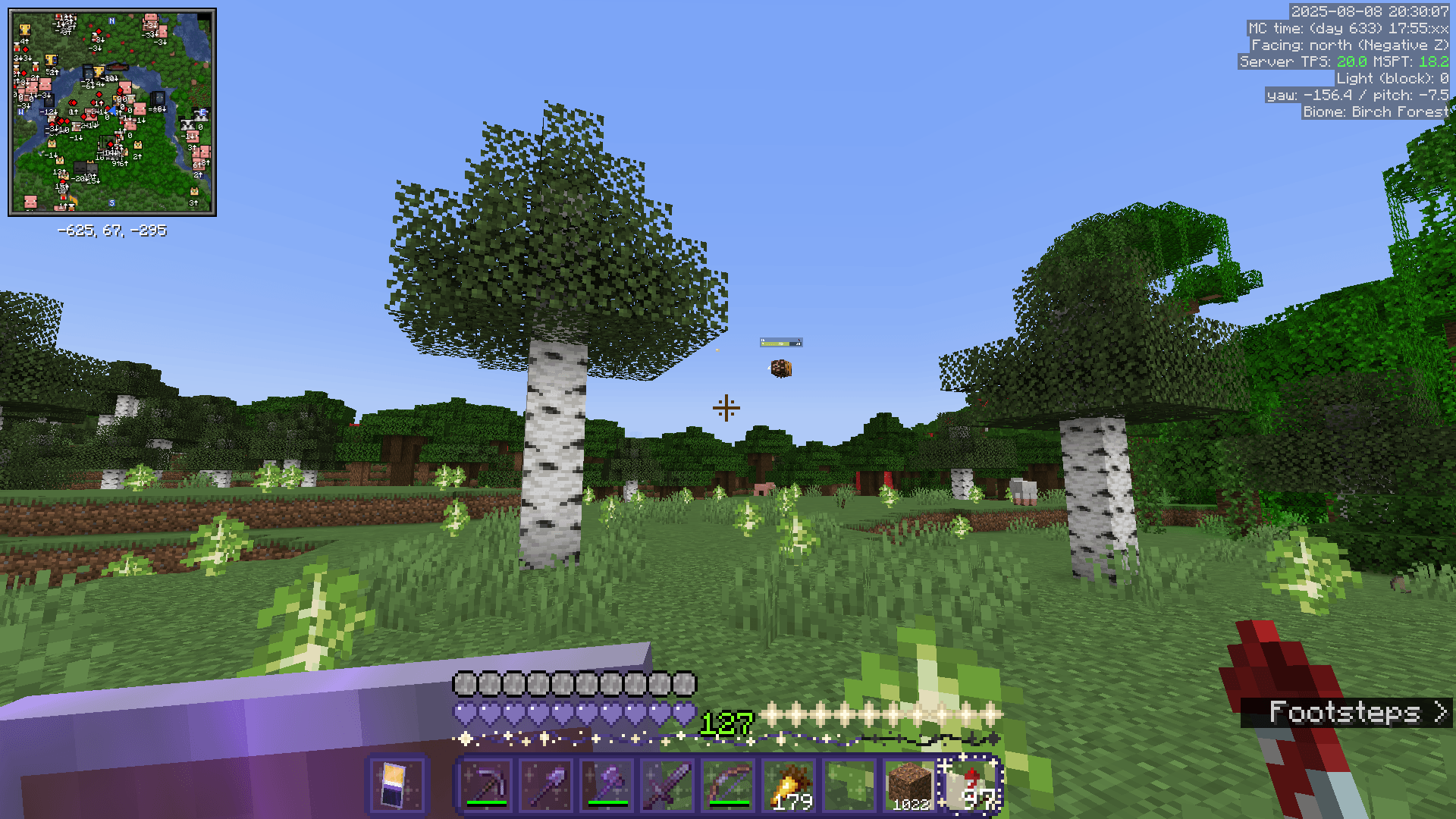Toggle the Biome: Birch Forest display
The height and width of the screenshot is (819, 1456).
coord(1376,111)
